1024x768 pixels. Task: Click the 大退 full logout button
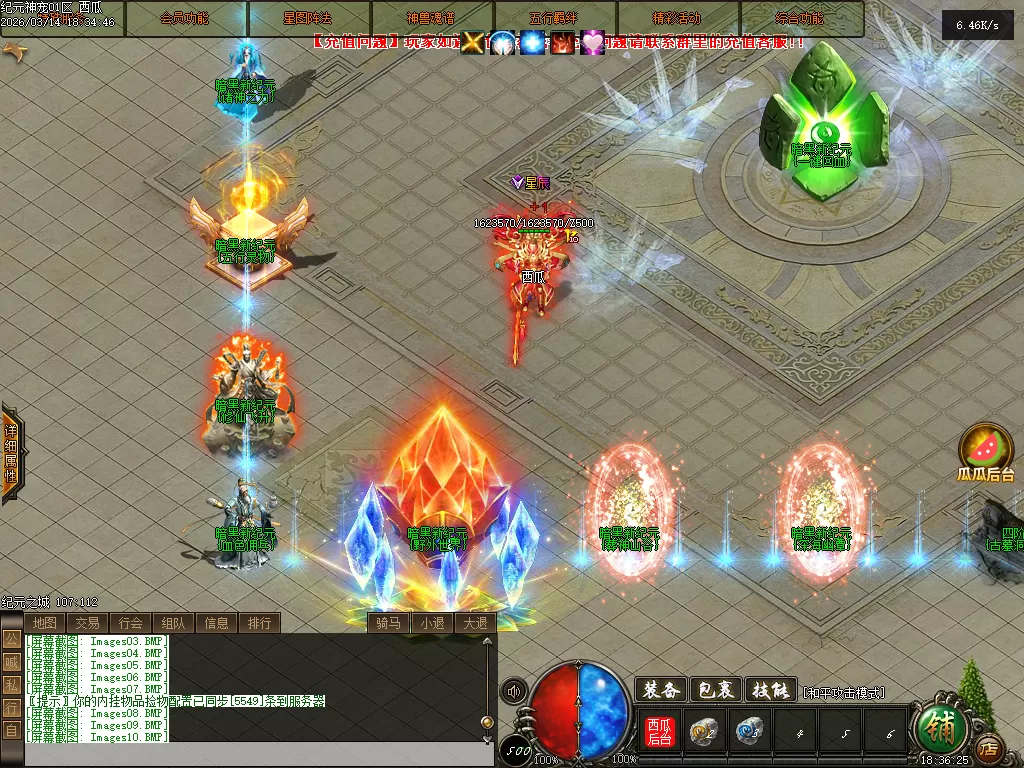coord(474,623)
